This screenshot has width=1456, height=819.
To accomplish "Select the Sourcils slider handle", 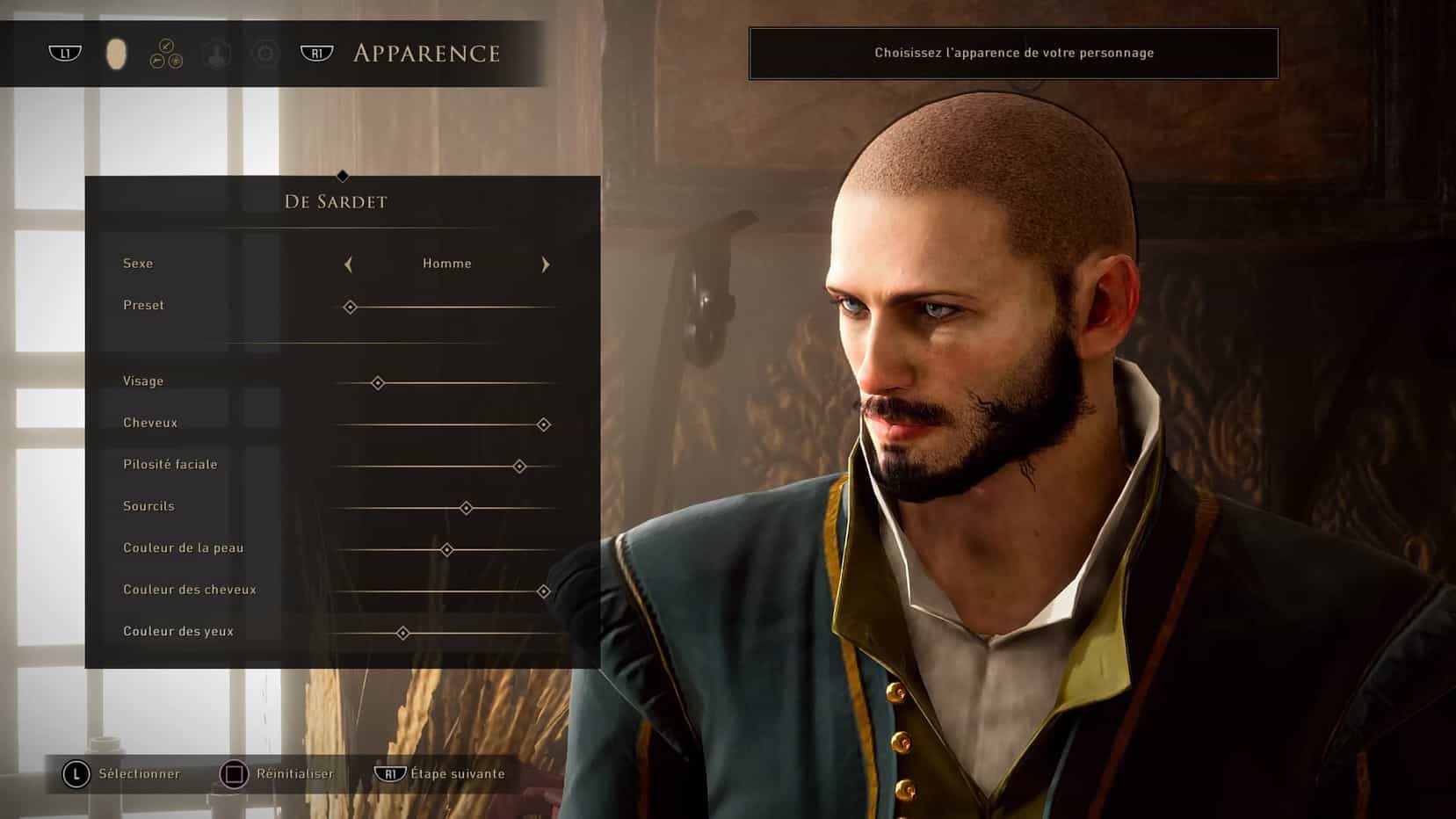I will (x=467, y=508).
